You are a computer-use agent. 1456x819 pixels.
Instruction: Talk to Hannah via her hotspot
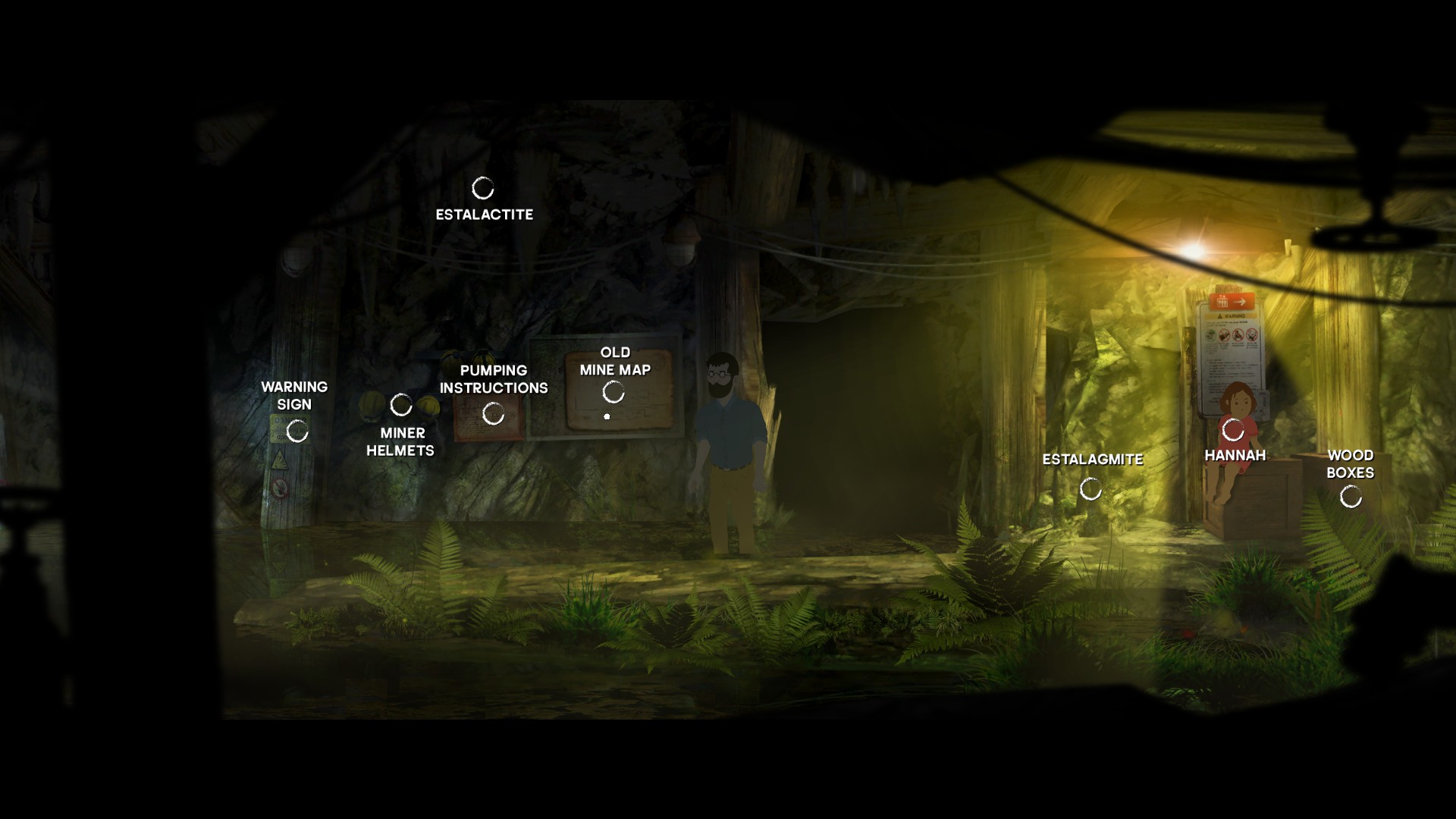coord(1233,430)
